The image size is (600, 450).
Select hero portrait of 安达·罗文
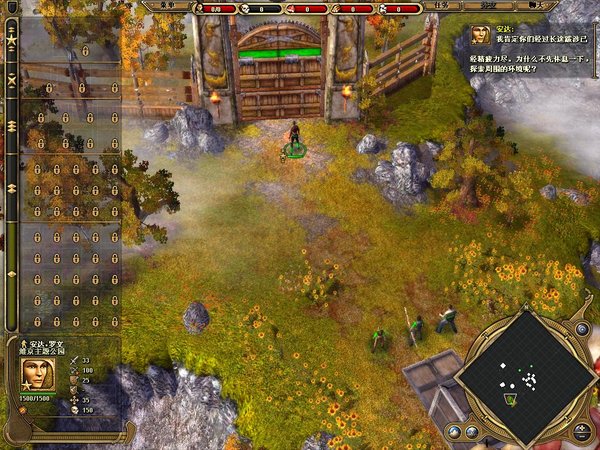click(x=37, y=375)
